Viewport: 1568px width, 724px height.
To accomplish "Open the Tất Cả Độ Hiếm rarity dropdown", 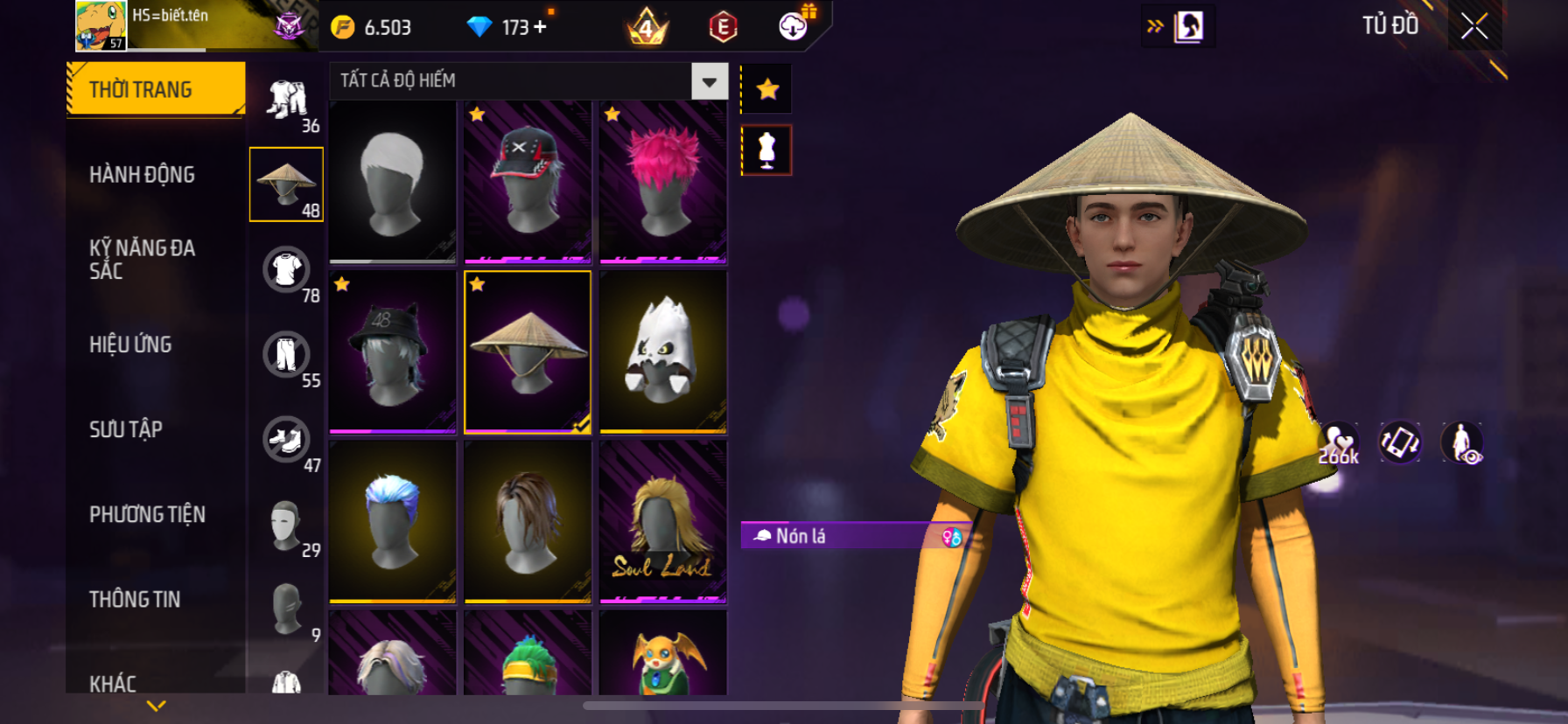I will pyautogui.click(x=709, y=82).
